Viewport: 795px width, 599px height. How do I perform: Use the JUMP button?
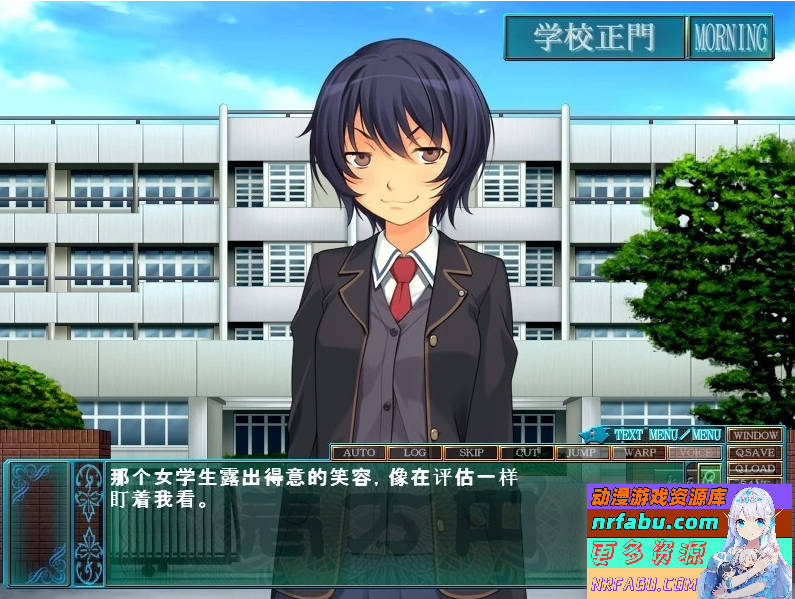click(x=582, y=452)
